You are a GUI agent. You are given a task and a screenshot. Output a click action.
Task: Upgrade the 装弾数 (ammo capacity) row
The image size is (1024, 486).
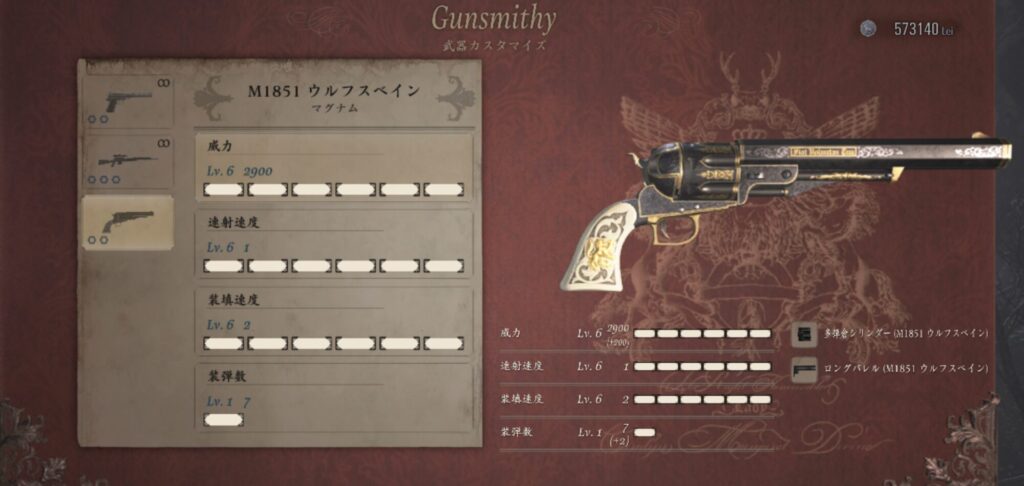click(333, 397)
